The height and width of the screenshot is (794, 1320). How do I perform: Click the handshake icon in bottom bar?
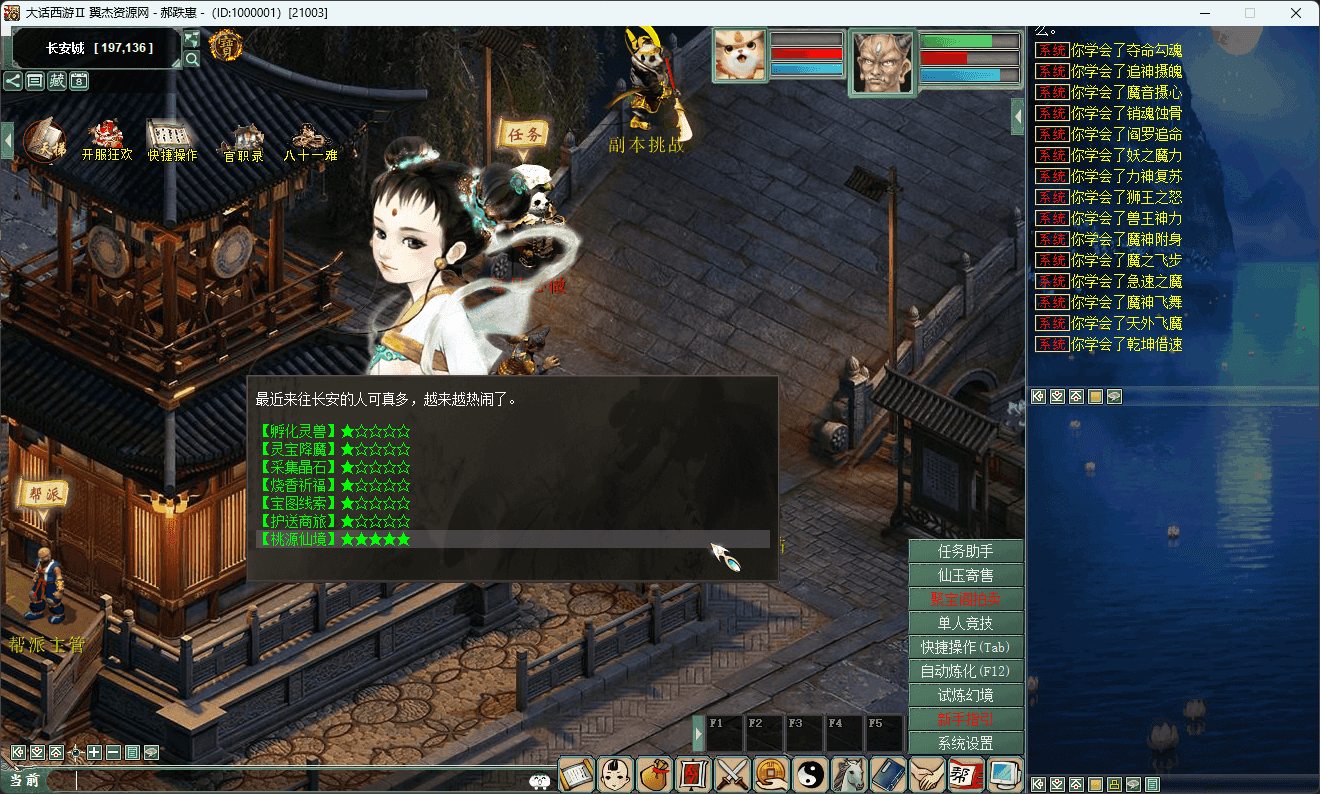click(928, 774)
